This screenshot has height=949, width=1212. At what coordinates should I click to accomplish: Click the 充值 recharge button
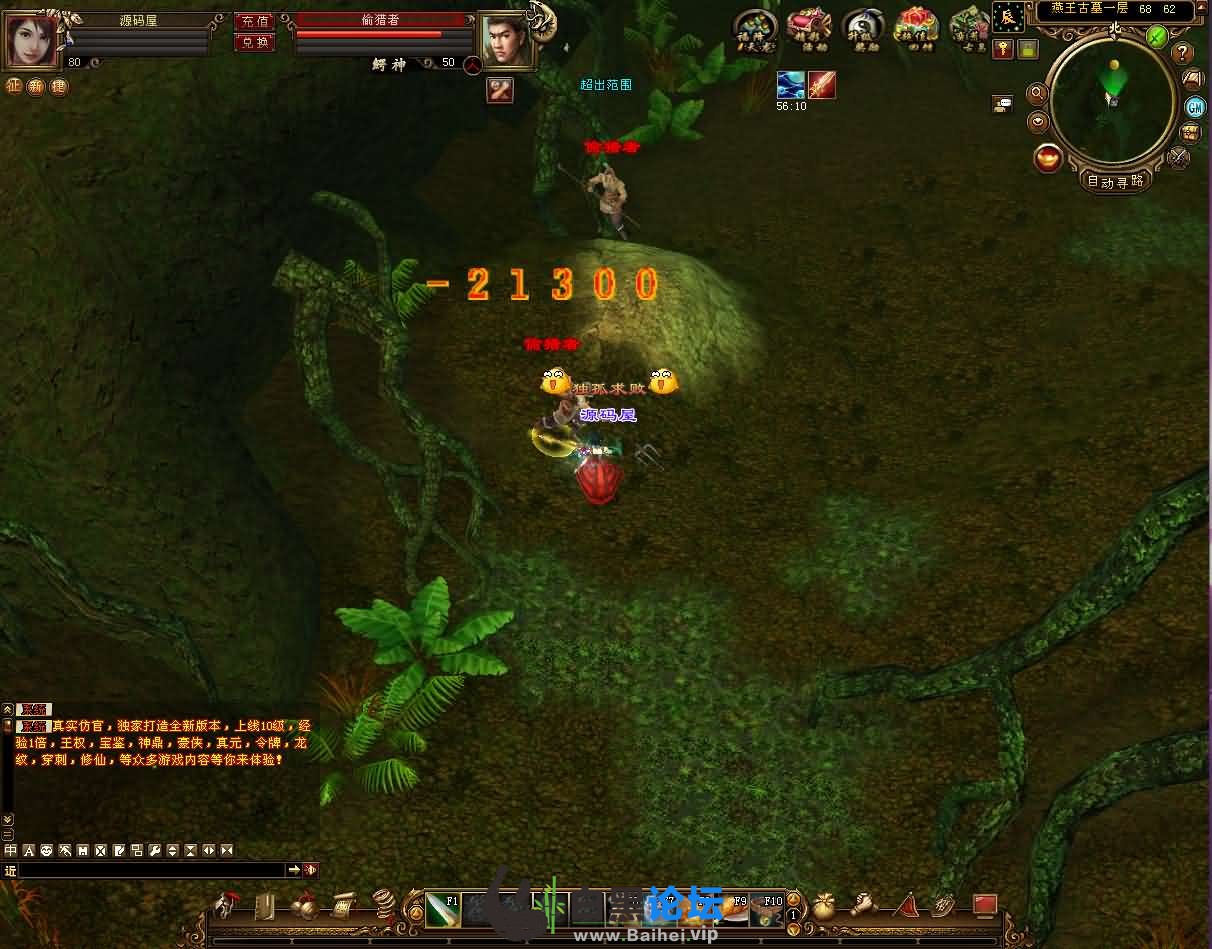pyautogui.click(x=254, y=21)
